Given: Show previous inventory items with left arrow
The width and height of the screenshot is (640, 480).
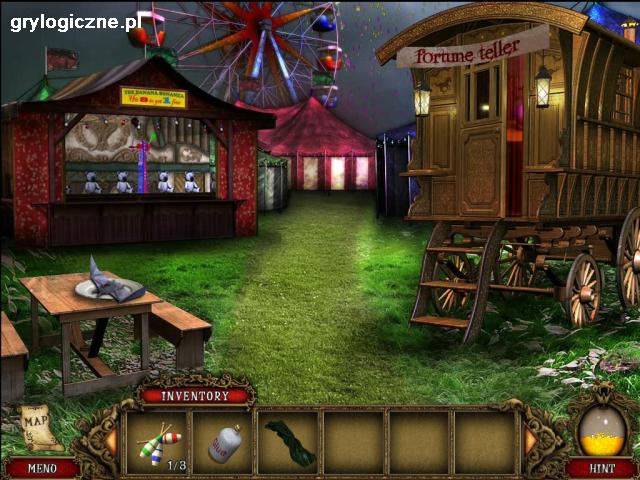Looking at the screenshot, I should click(x=110, y=441).
